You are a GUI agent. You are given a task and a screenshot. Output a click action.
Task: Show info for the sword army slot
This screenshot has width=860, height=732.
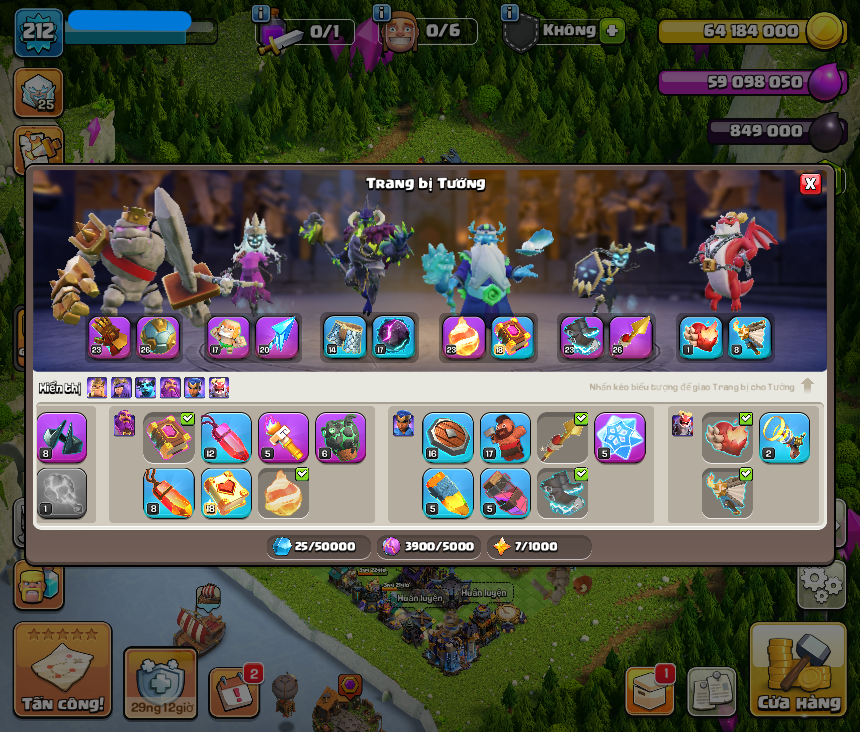pos(261,14)
